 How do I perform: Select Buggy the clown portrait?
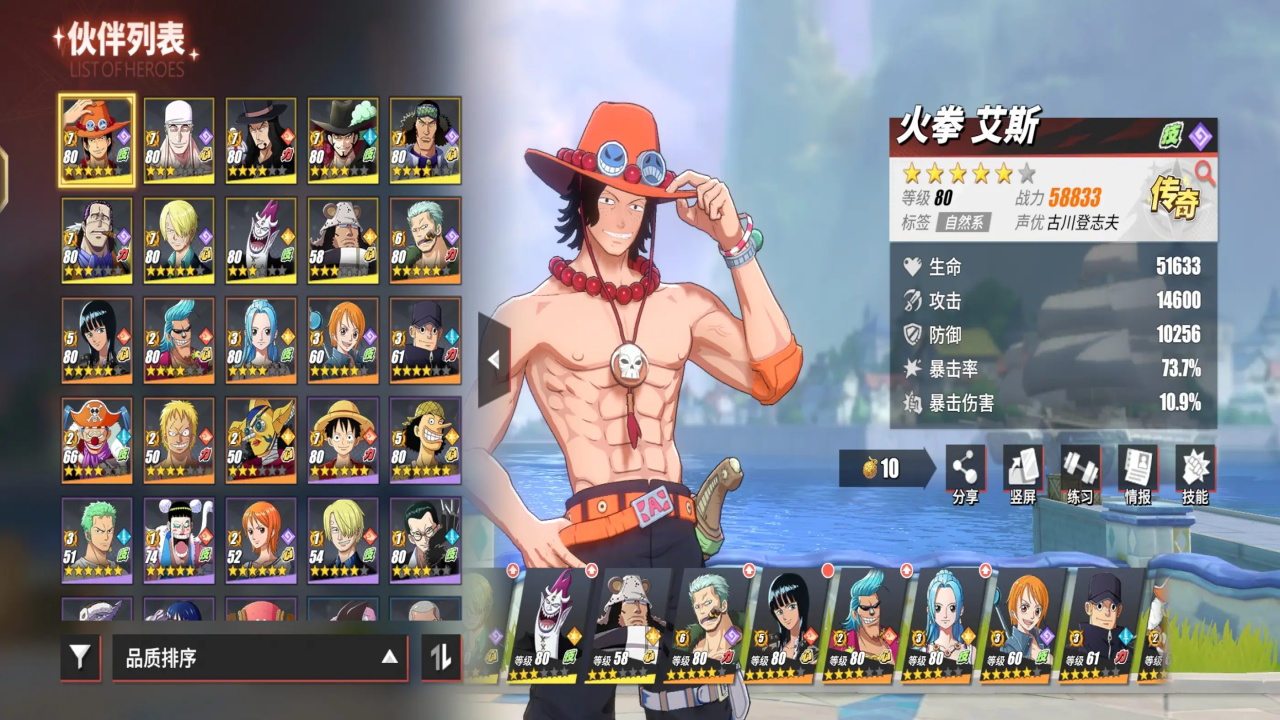click(96, 440)
